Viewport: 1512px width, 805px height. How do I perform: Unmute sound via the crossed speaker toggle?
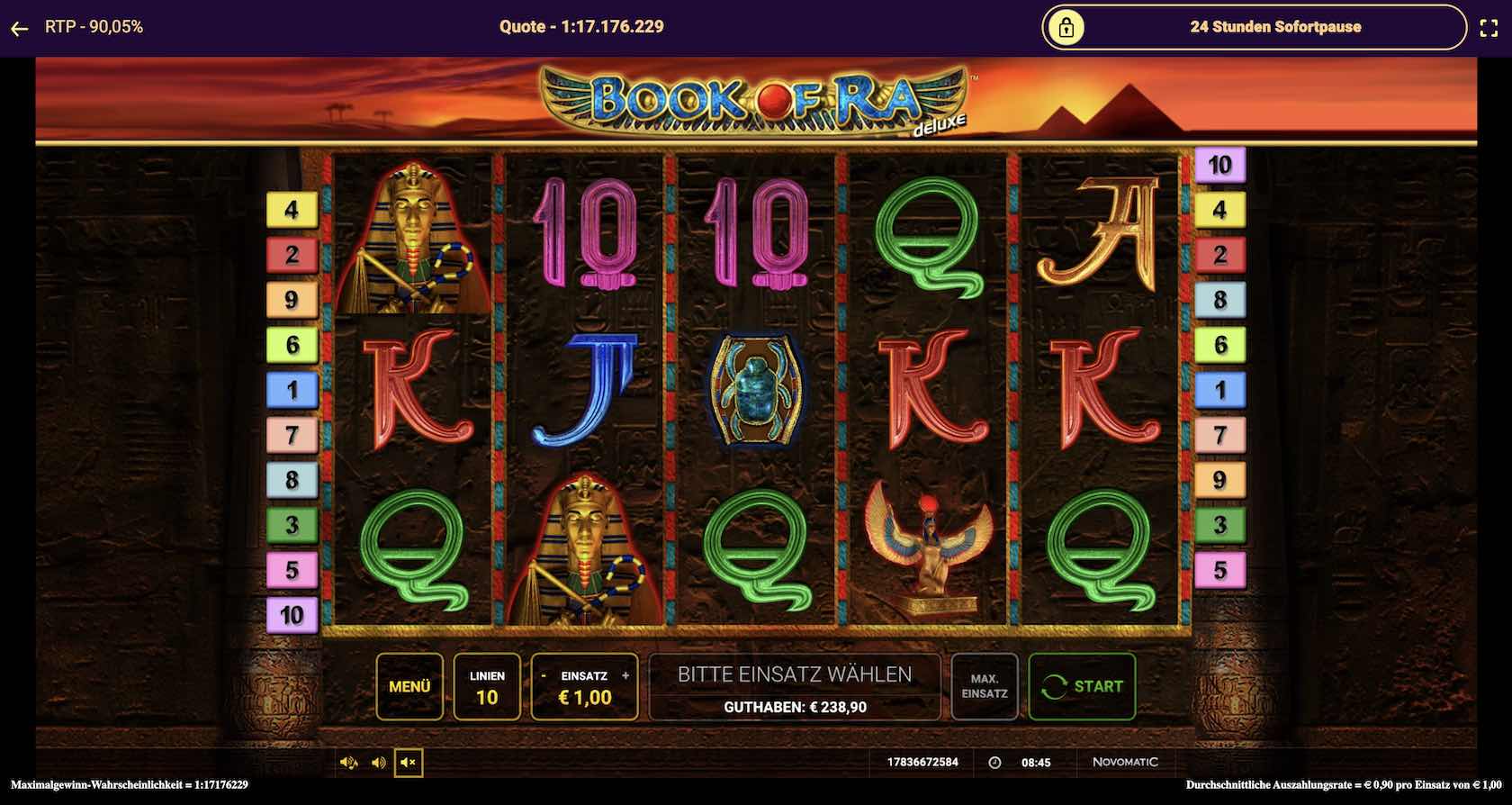409,763
